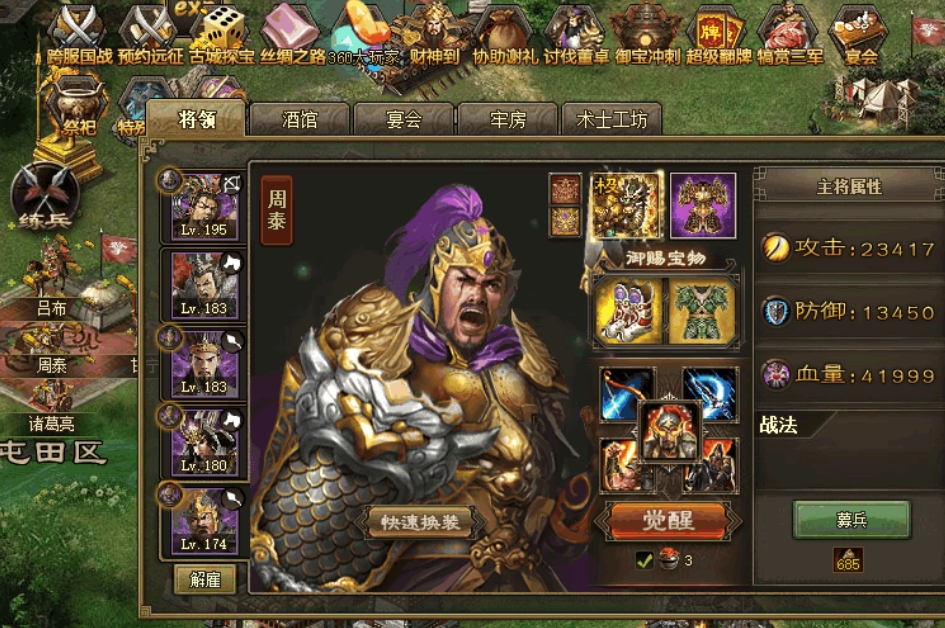Switch to the 酒馆 tab
Screen dimensions: 945x628
pos(300,120)
